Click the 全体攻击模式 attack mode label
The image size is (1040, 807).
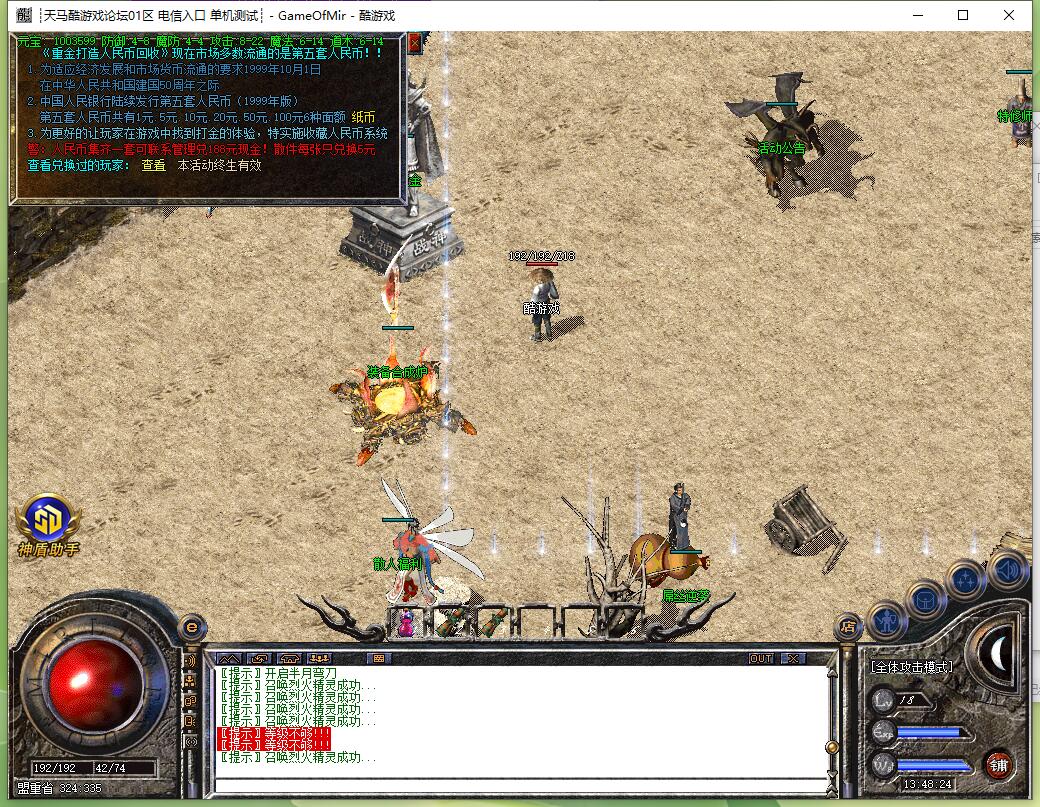(912, 666)
